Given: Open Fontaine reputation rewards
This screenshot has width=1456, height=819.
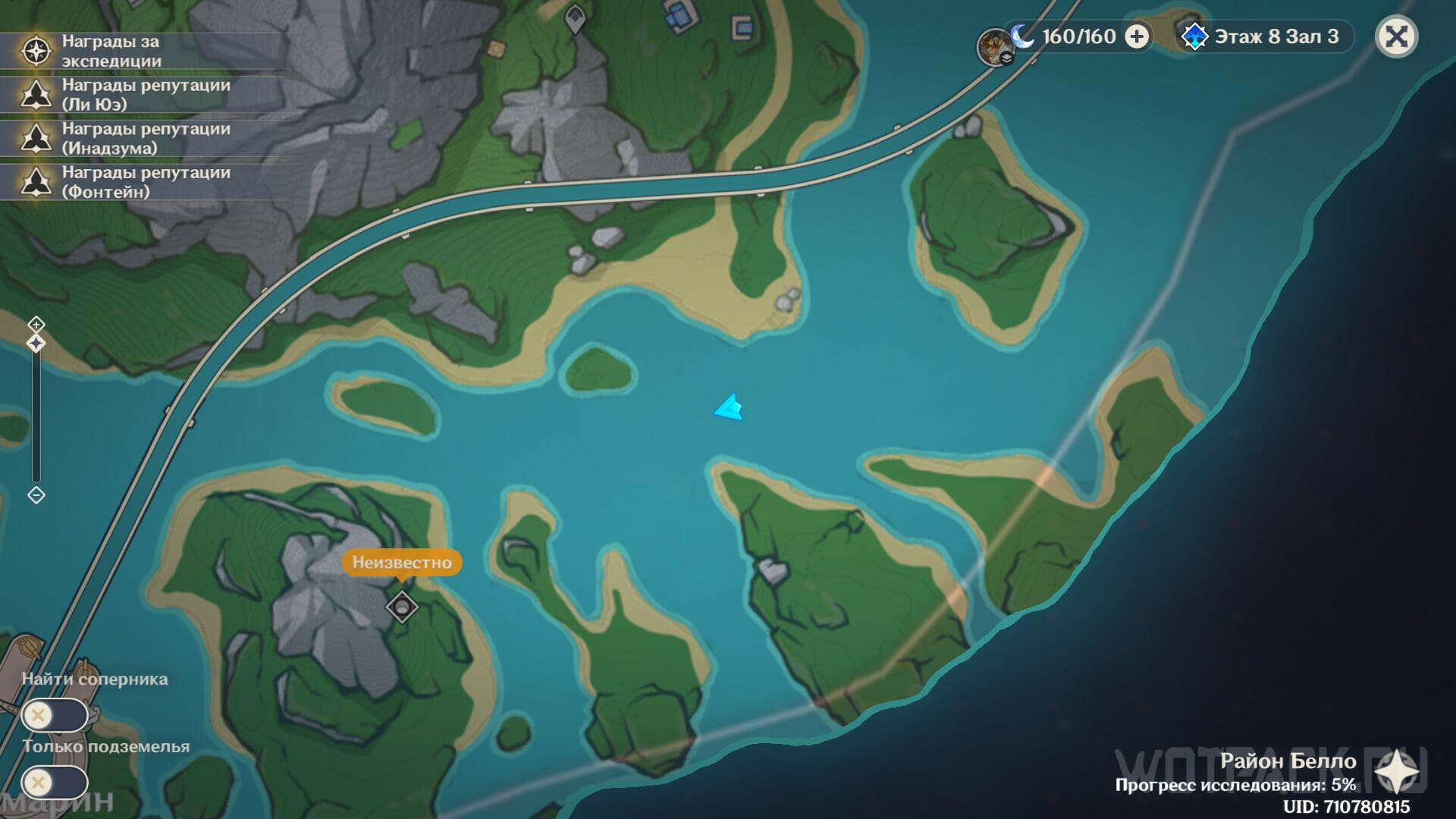Looking at the screenshot, I should tap(146, 182).
